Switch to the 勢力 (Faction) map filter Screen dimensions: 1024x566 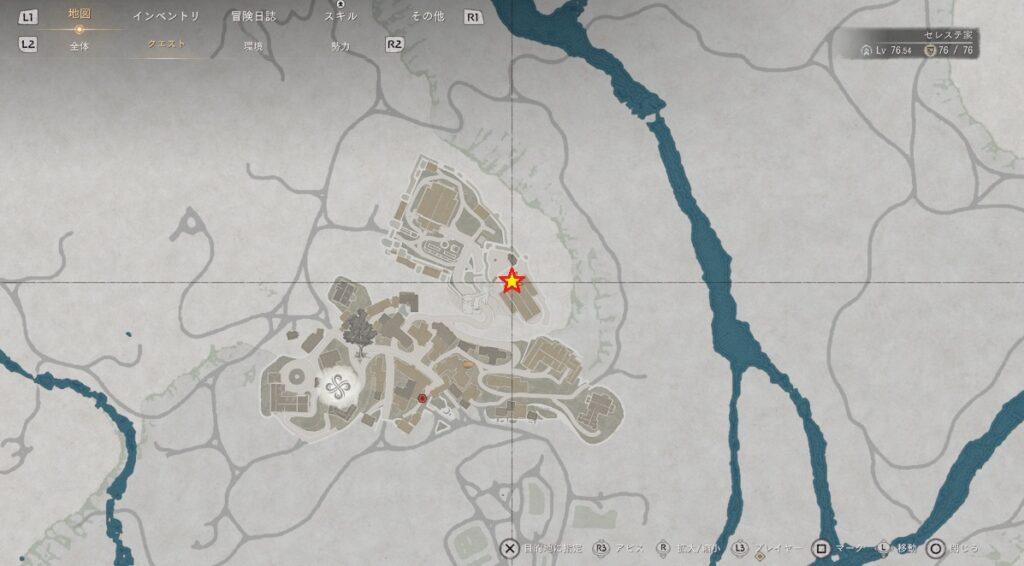click(340, 45)
